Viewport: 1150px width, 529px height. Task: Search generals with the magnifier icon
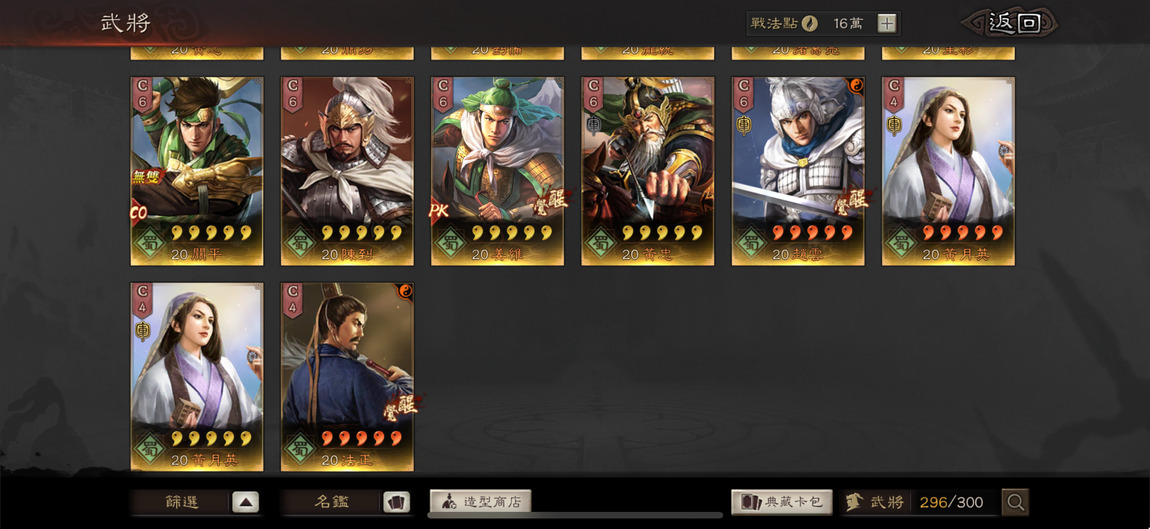coord(1015,502)
